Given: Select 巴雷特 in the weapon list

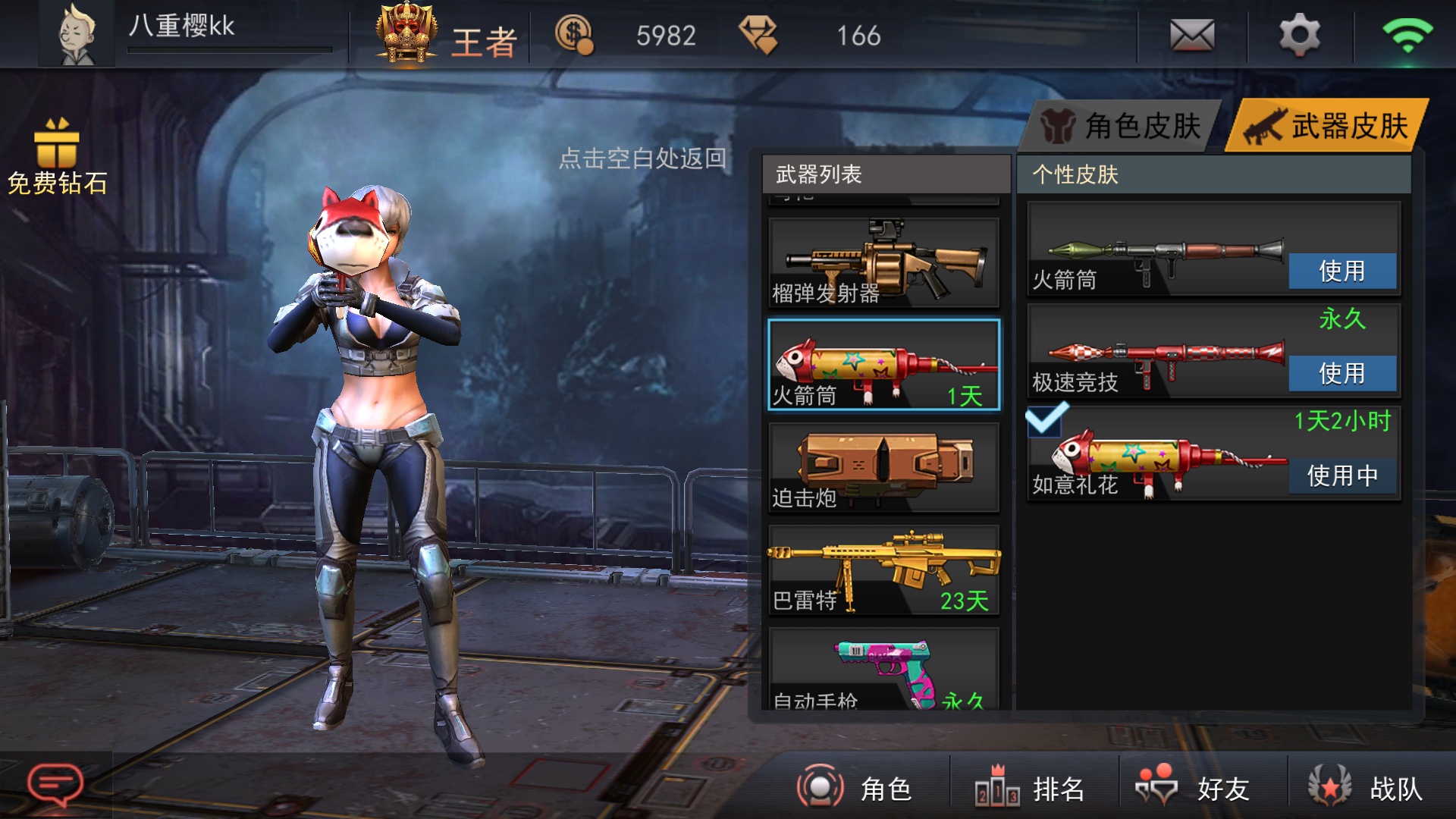Looking at the screenshot, I should [882, 570].
